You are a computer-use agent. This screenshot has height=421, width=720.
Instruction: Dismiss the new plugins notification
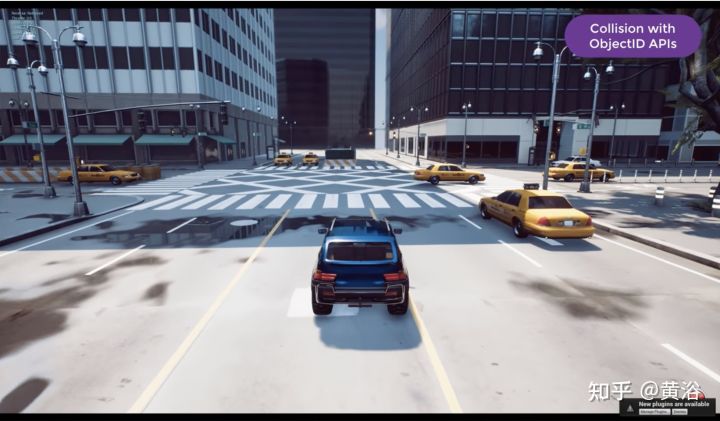pos(680,411)
